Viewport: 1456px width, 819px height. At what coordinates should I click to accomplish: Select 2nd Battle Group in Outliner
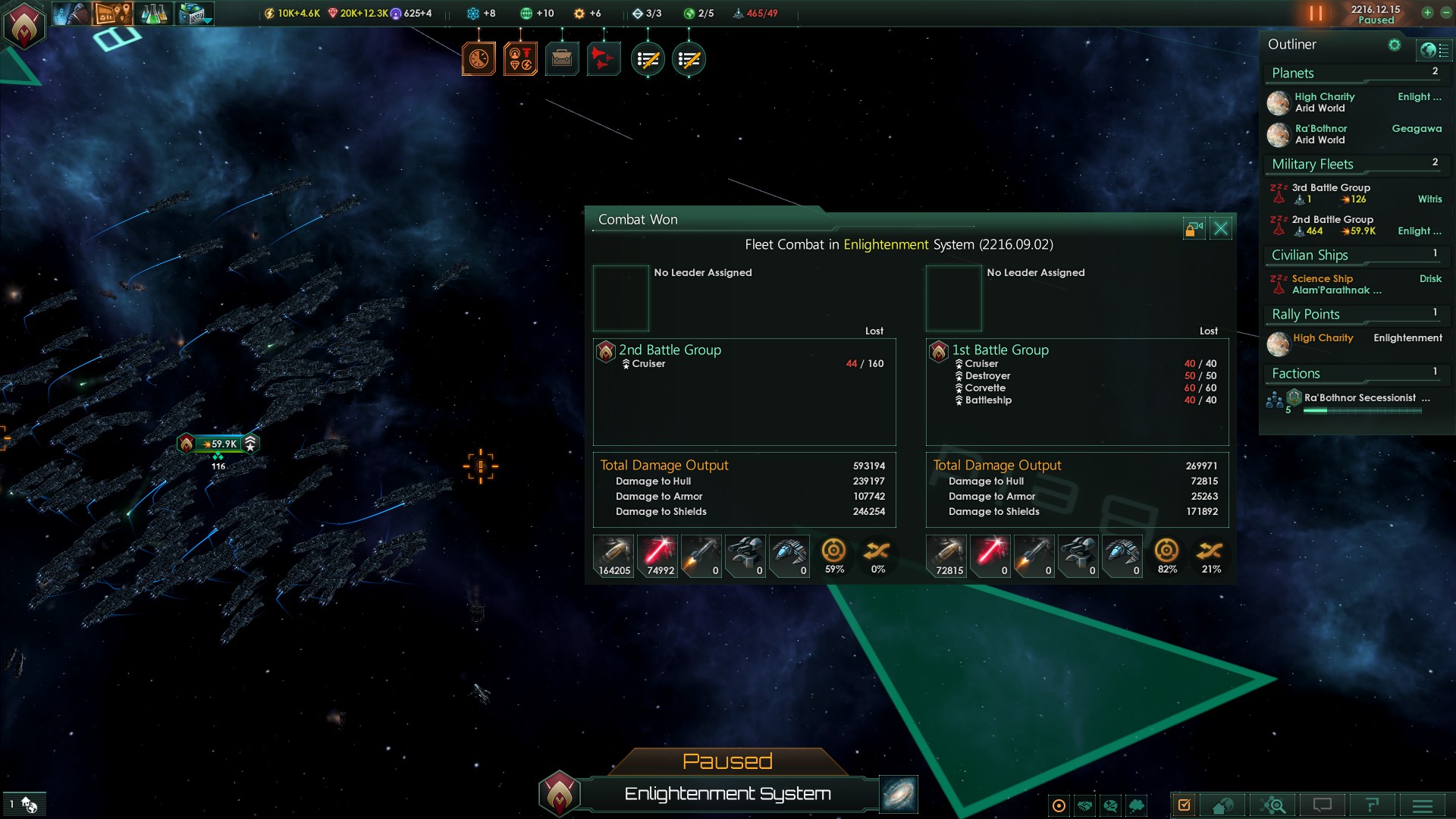click(x=1332, y=224)
